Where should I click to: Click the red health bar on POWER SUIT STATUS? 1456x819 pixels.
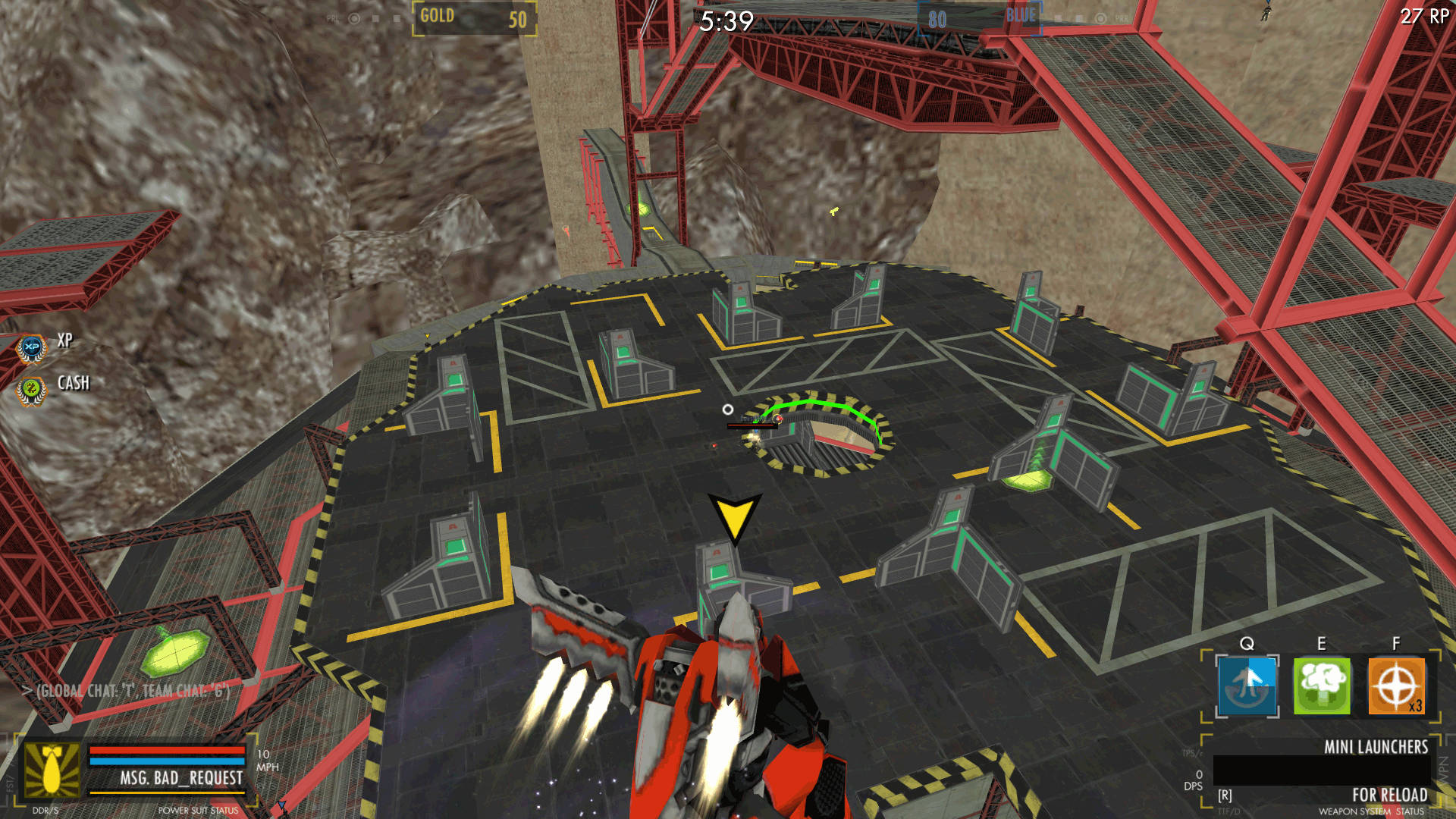point(167,752)
